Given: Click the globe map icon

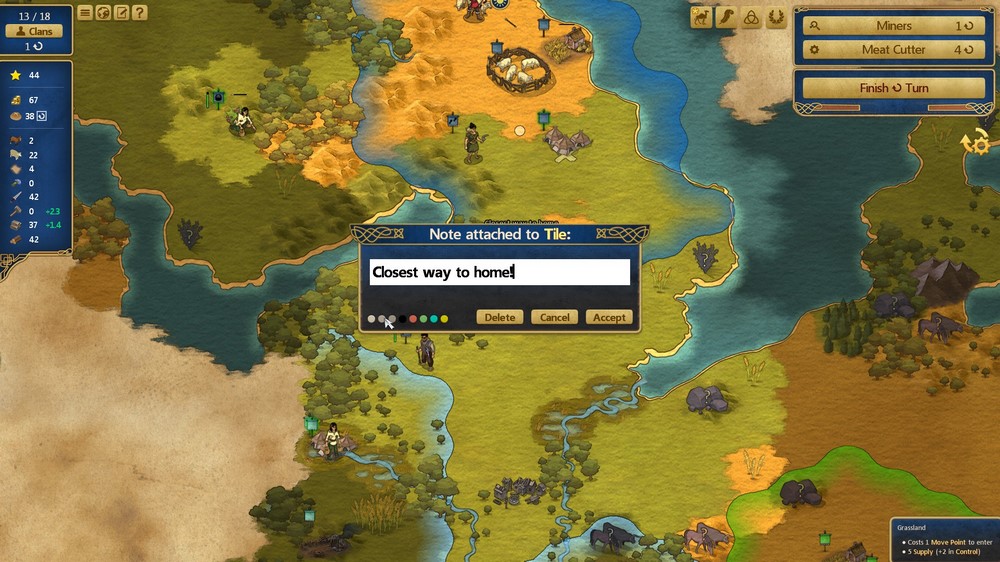Looking at the screenshot, I should tap(103, 13).
